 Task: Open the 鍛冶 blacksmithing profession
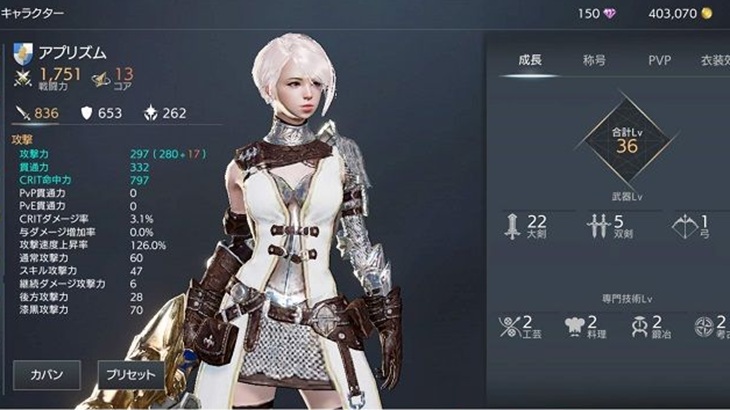(x=646, y=325)
